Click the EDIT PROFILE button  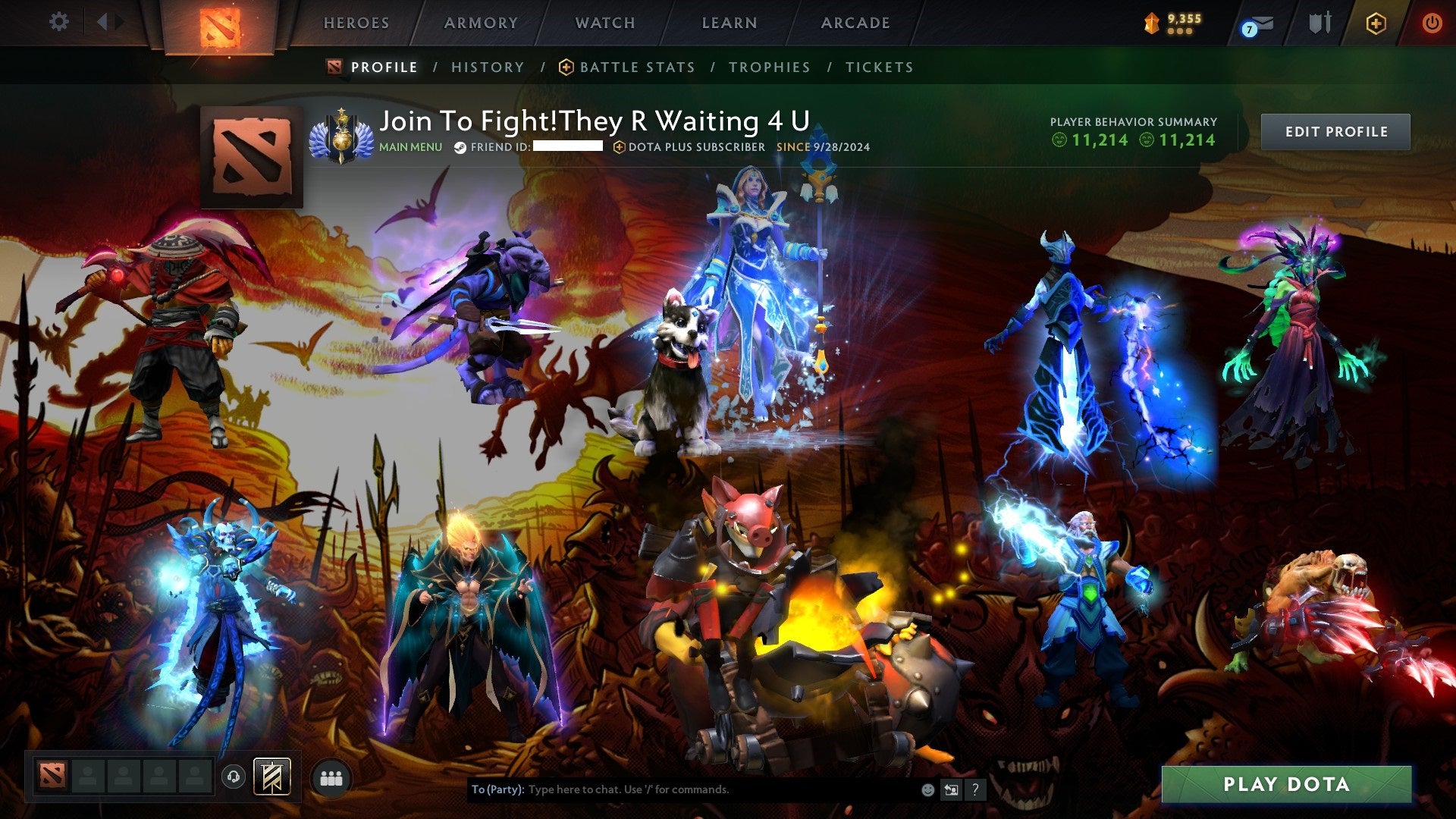point(1335,131)
